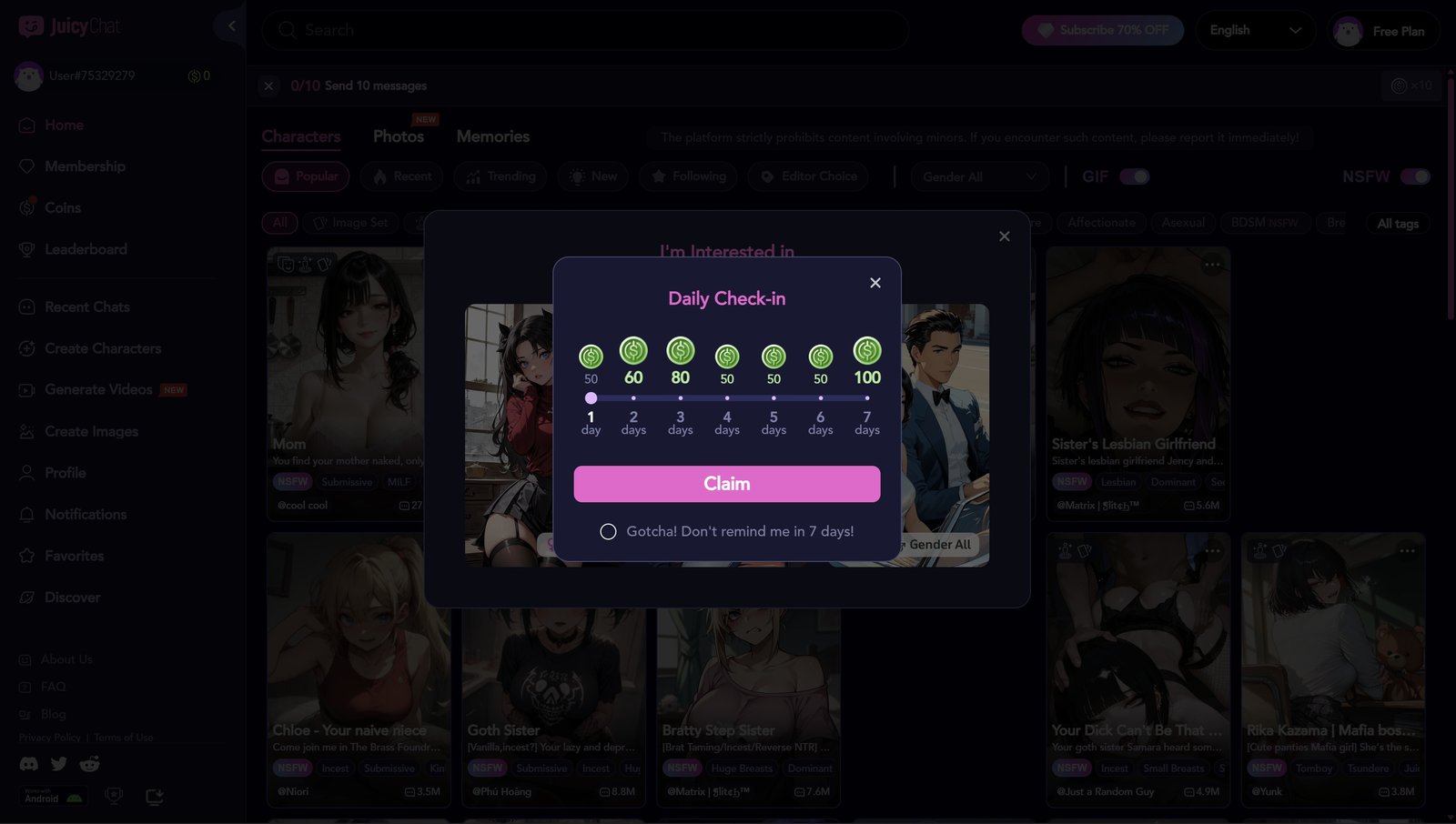Click the Twitter bird icon near the bottom
The width and height of the screenshot is (1456, 824).
coord(59,764)
